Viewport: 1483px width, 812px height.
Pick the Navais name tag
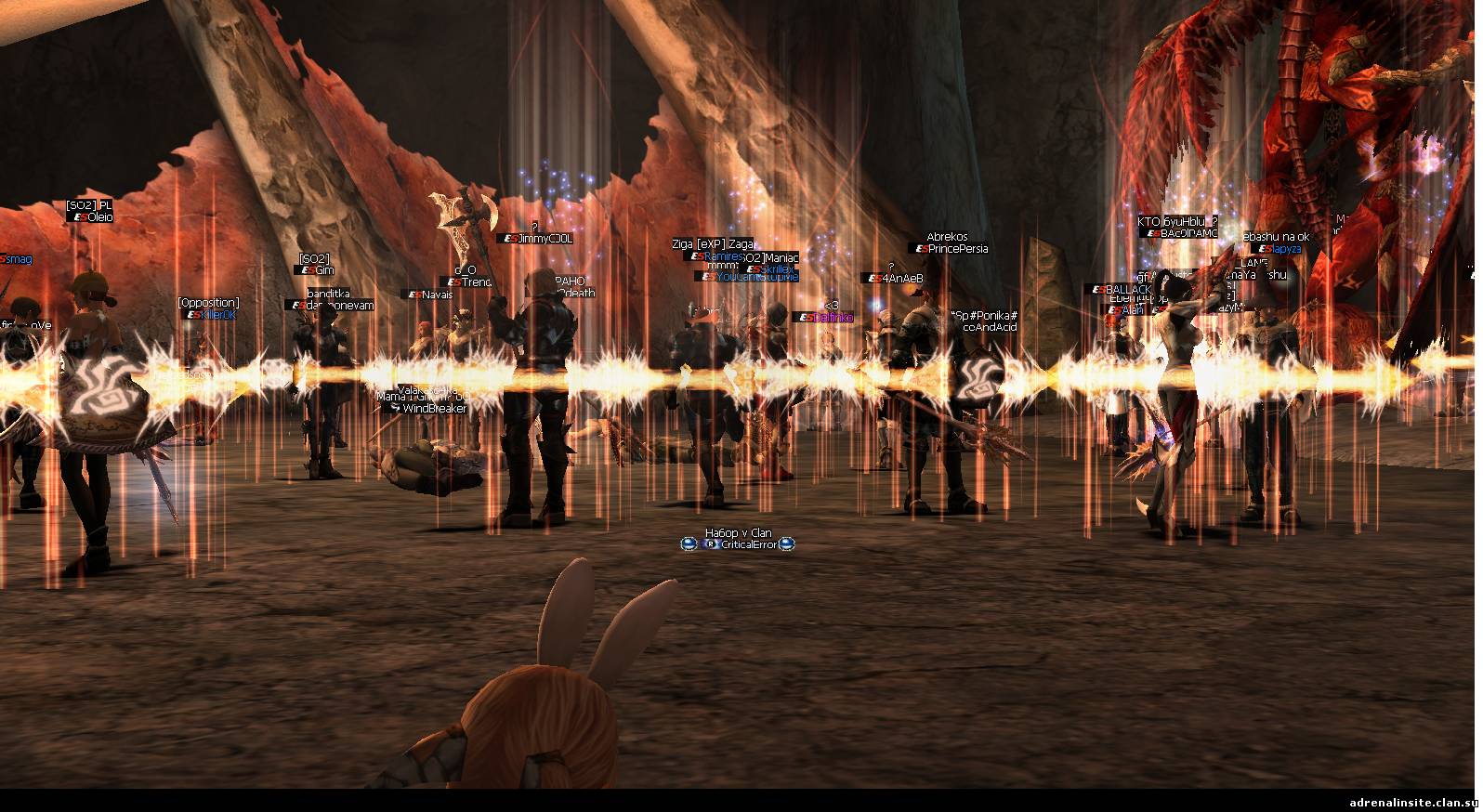[x=437, y=295]
